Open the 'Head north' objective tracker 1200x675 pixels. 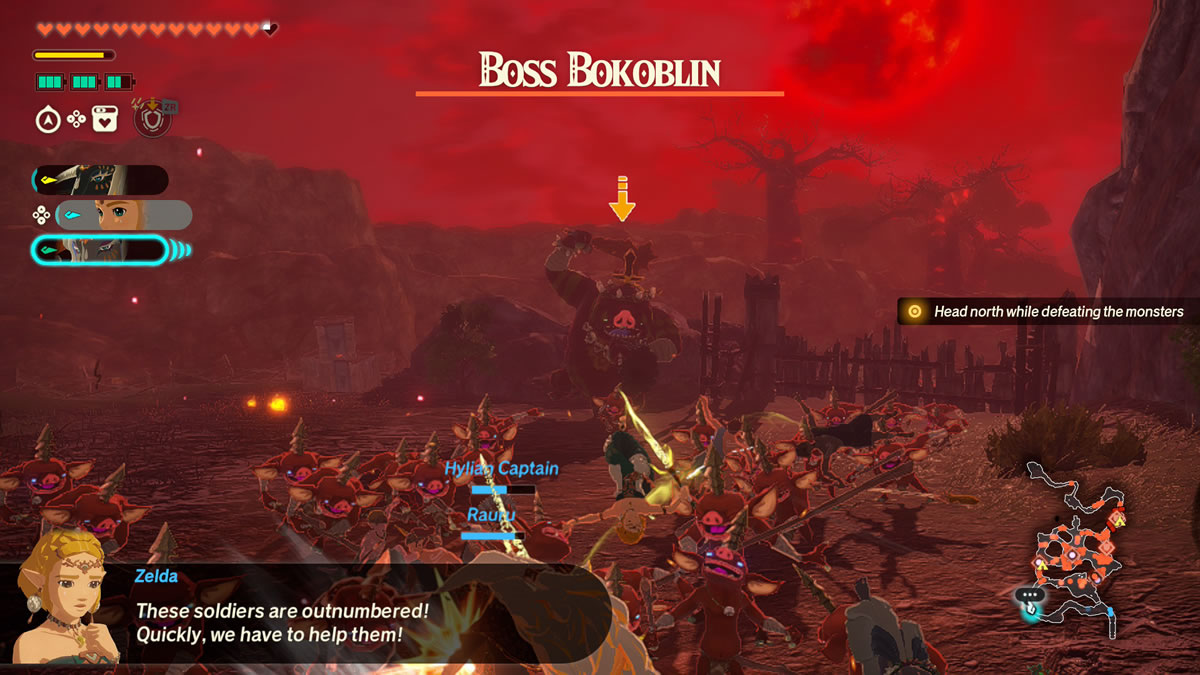pos(1047,312)
